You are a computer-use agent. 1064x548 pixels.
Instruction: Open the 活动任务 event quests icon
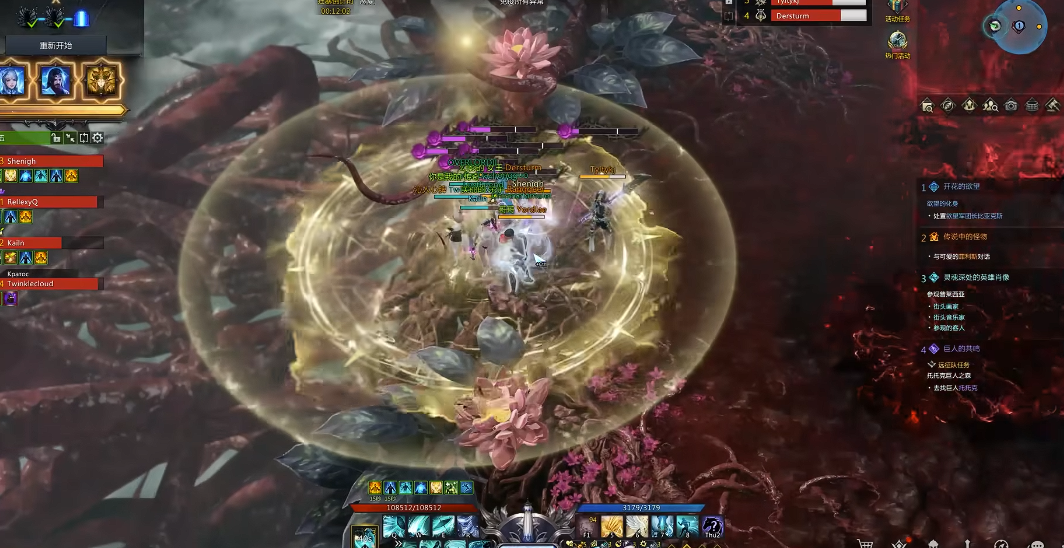tap(897, 9)
